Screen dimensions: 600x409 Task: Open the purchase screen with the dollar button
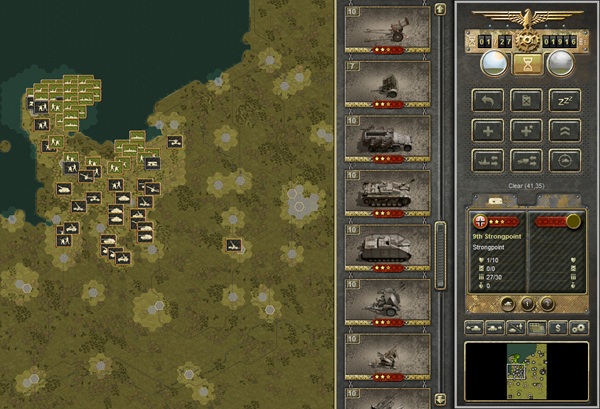560,327
